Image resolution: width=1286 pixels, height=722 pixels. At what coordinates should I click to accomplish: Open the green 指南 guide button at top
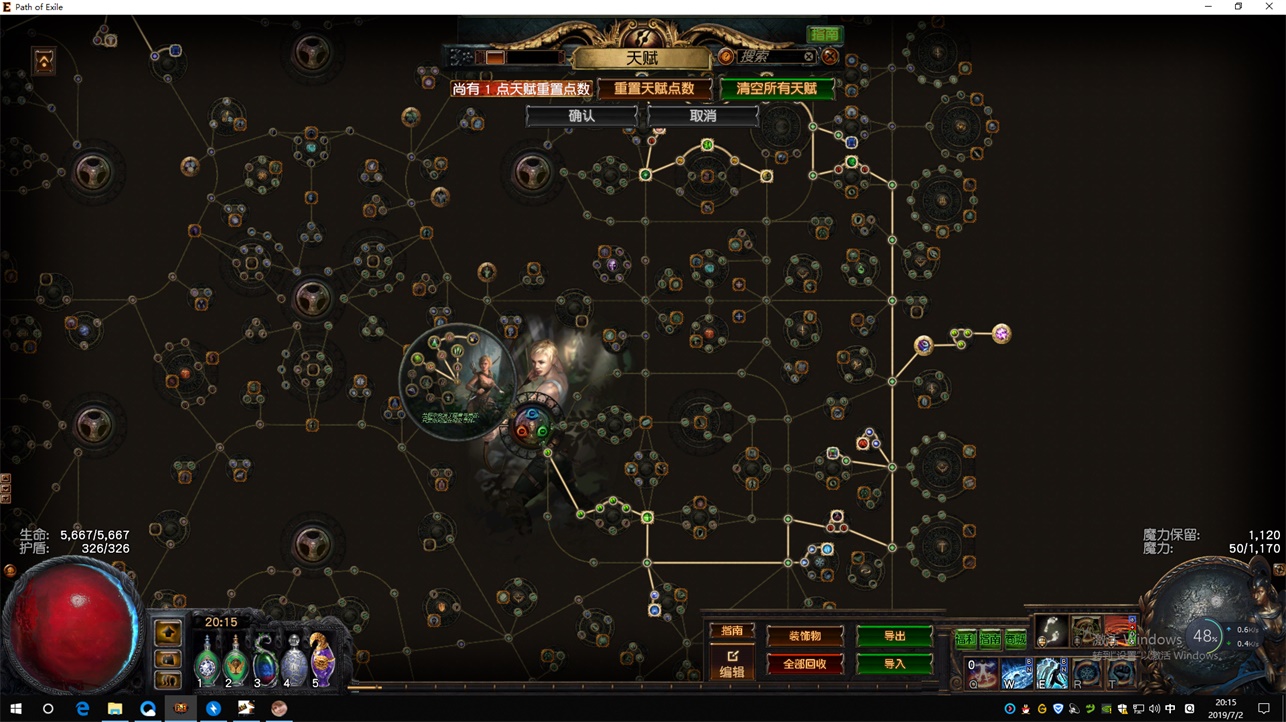click(x=825, y=35)
